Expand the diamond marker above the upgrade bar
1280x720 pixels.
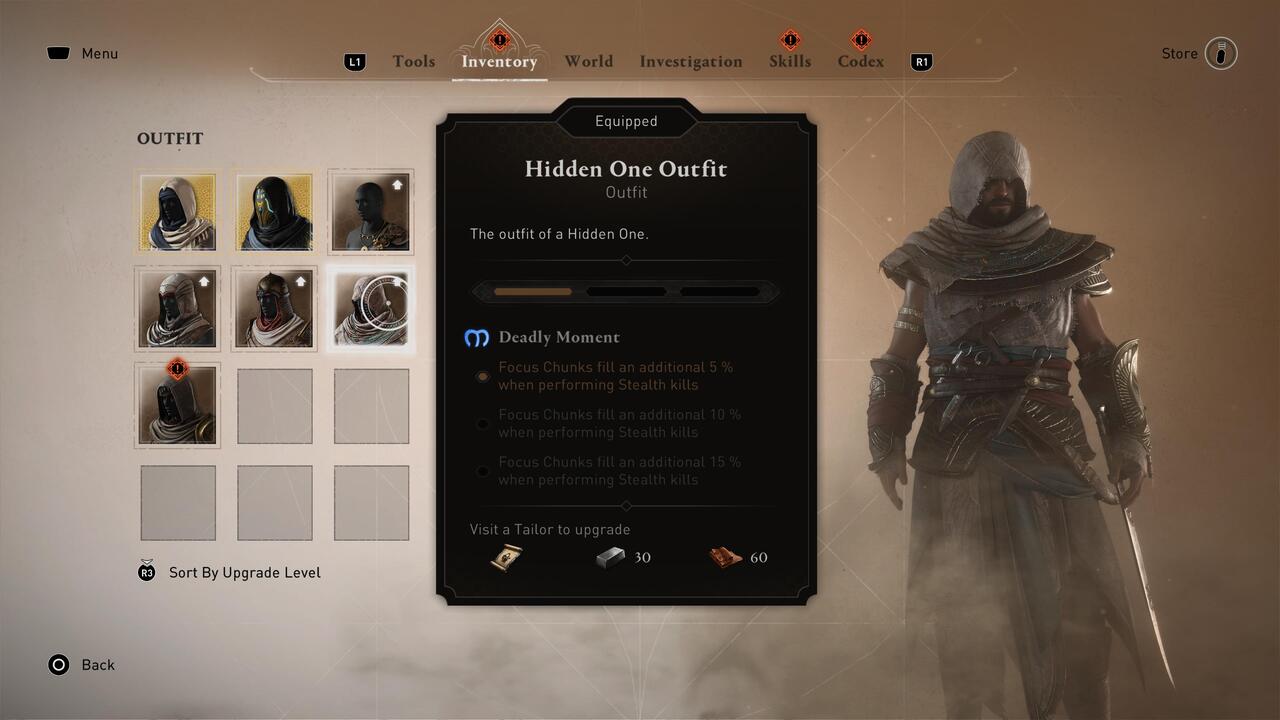point(626,260)
